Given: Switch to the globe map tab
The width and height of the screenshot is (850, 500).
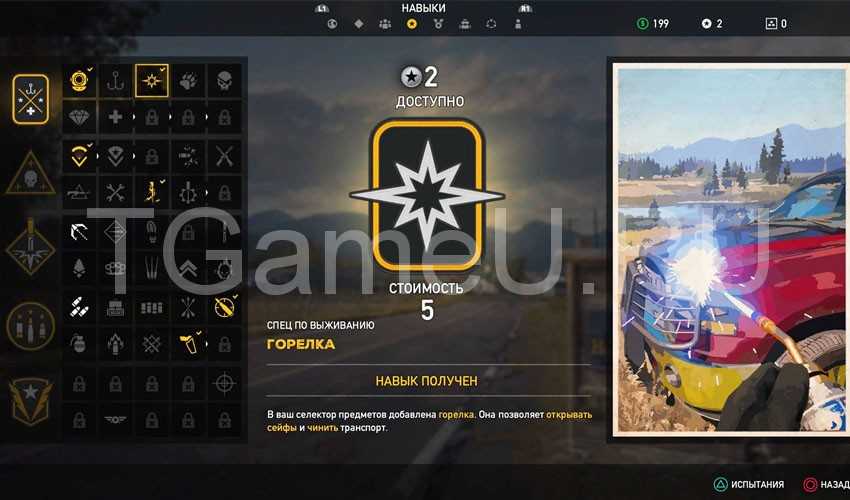Looking at the screenshot, I should point(333,23).
